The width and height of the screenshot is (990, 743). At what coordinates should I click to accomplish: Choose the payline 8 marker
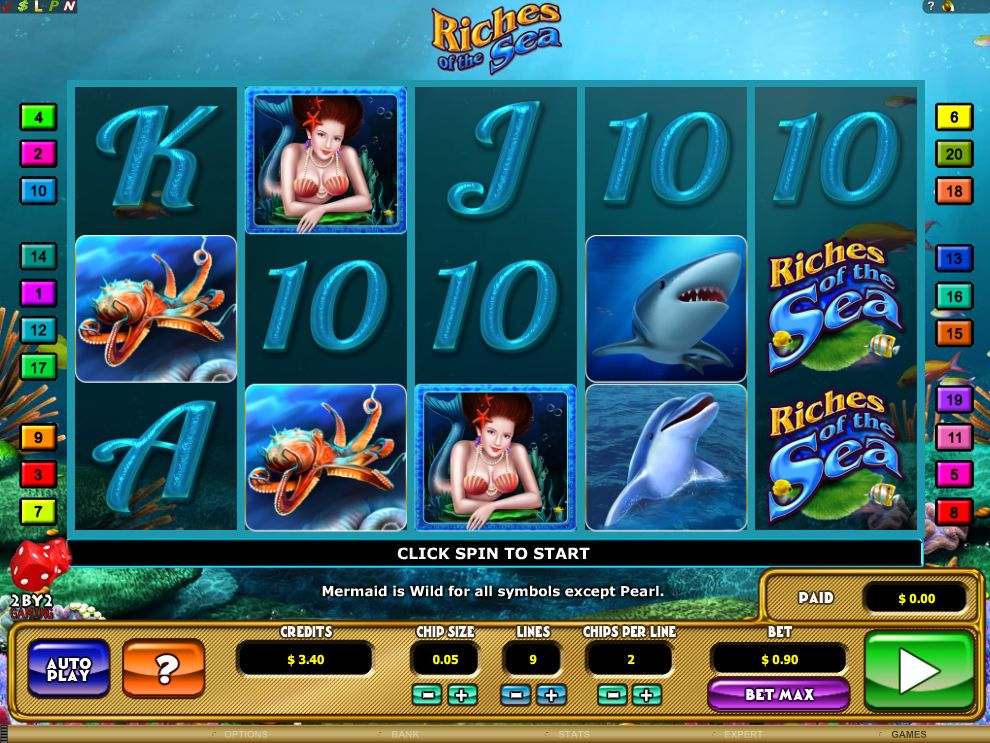(954, 513)
